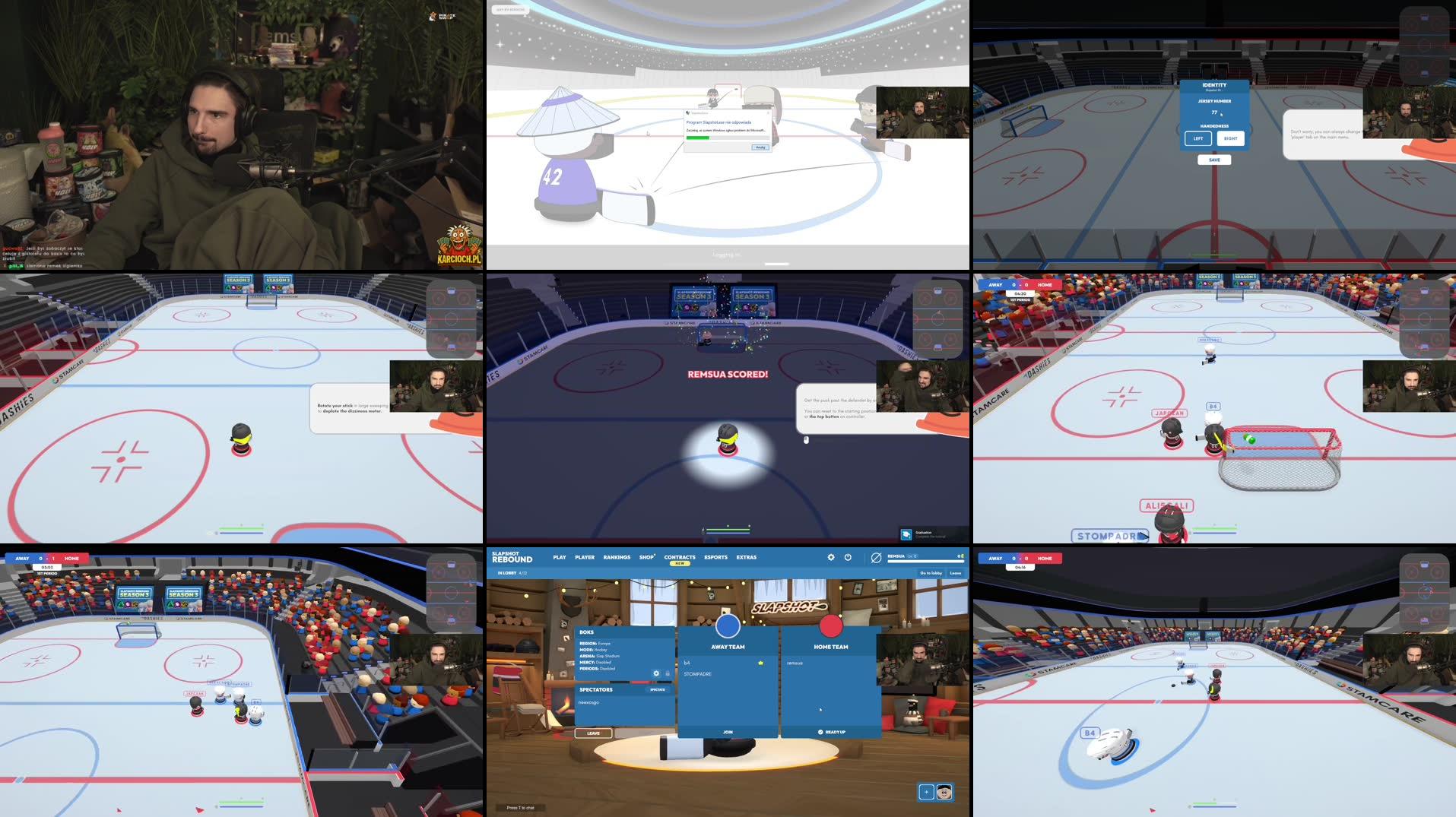The image size is (1456, 817).
Task: Open the CONTRACTS menu with the NEW badge
Action: pyautogui.click(x=679, y=557)
